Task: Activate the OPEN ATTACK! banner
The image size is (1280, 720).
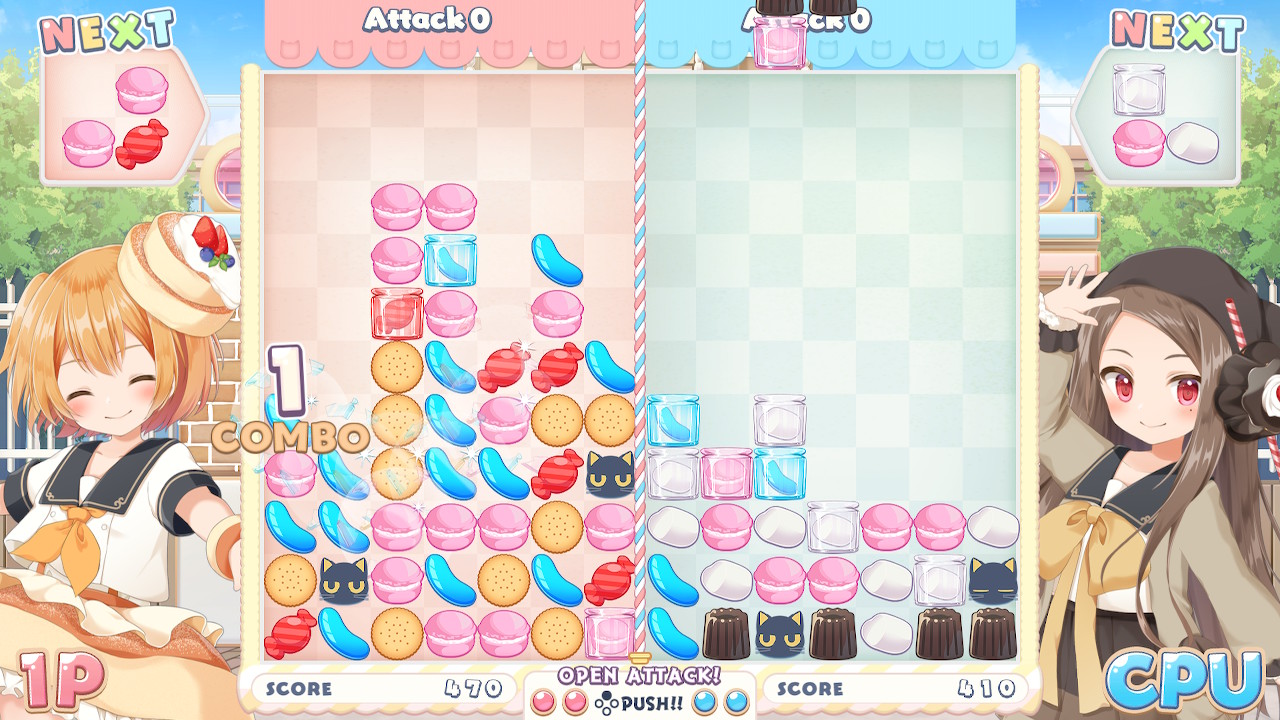Action: coord(639,676)
